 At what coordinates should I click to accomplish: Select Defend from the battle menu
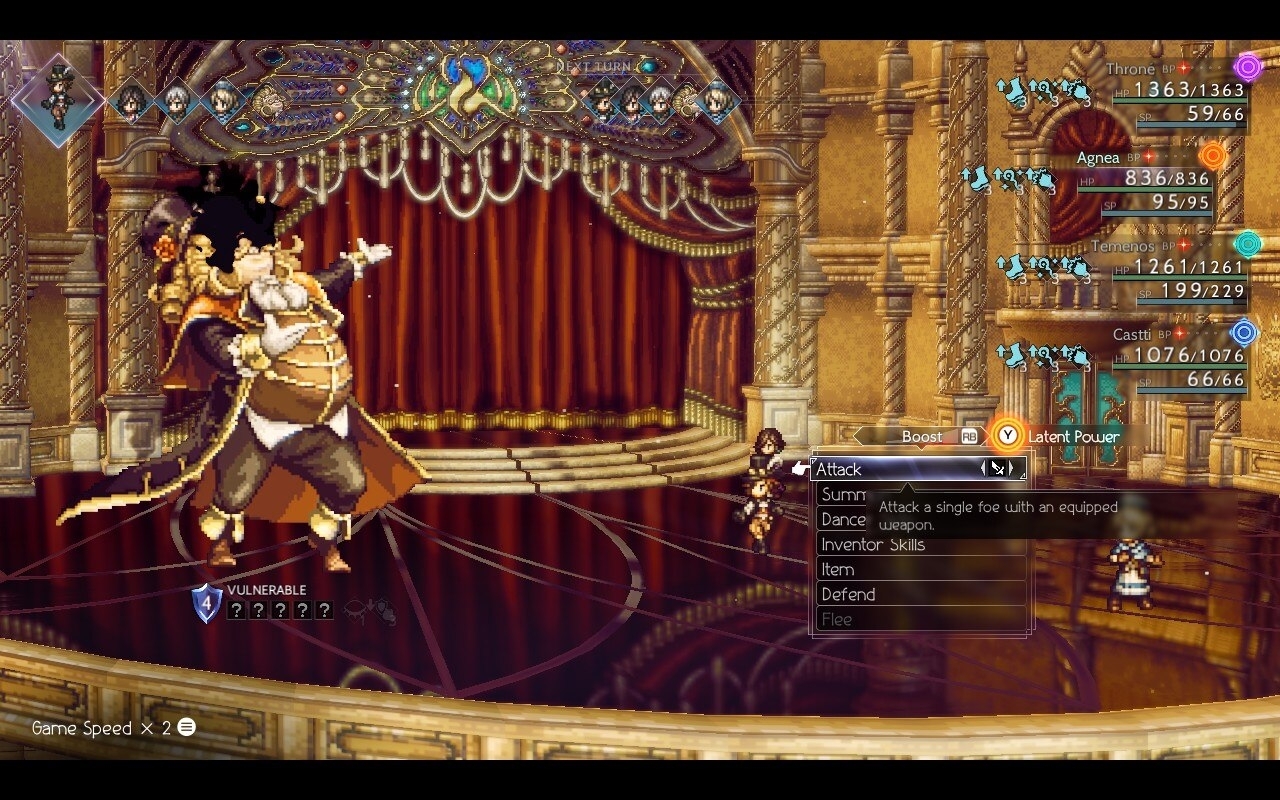click(x=848, y=595)
